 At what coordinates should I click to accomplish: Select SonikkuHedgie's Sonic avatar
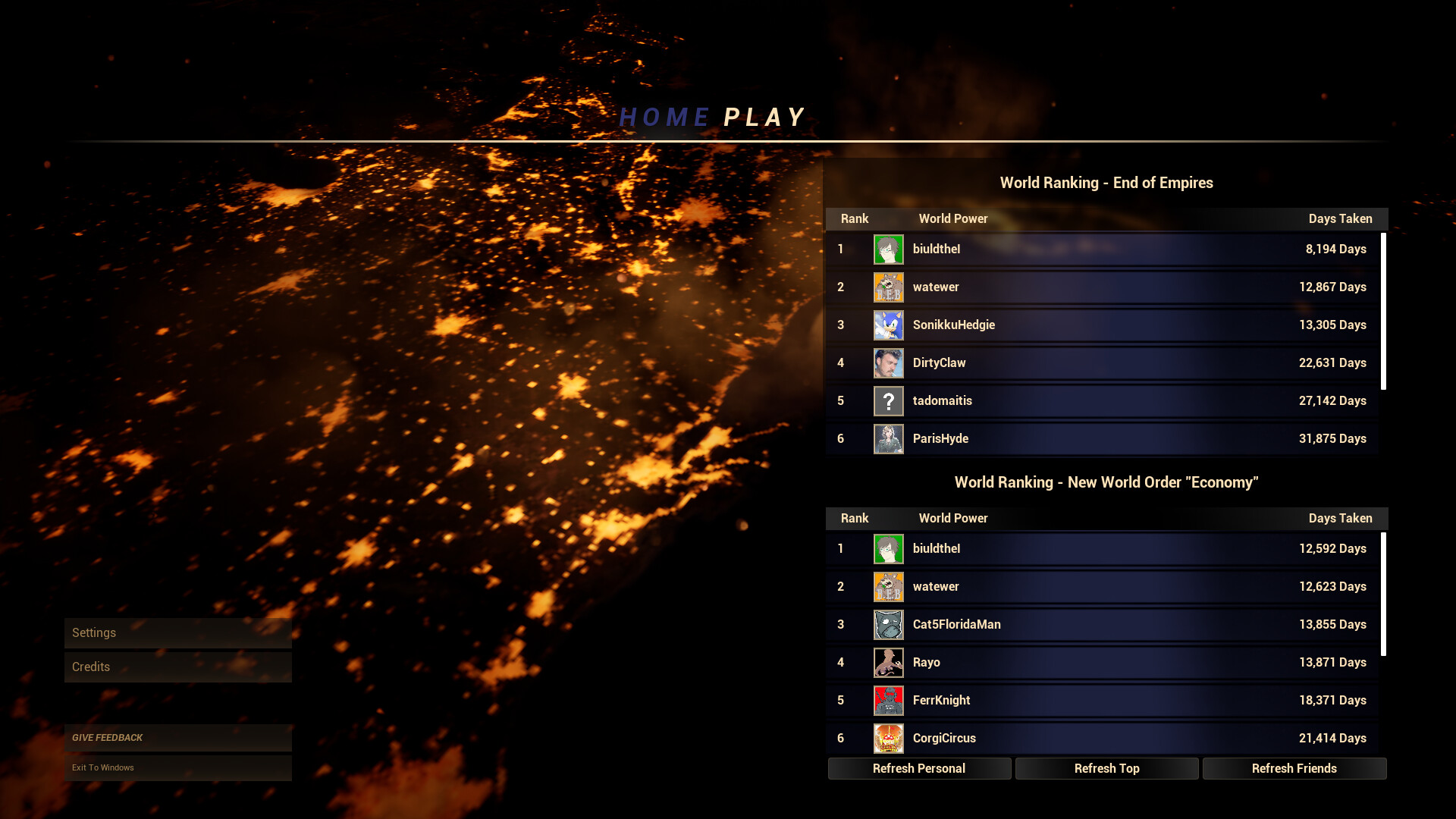(888, 325)
